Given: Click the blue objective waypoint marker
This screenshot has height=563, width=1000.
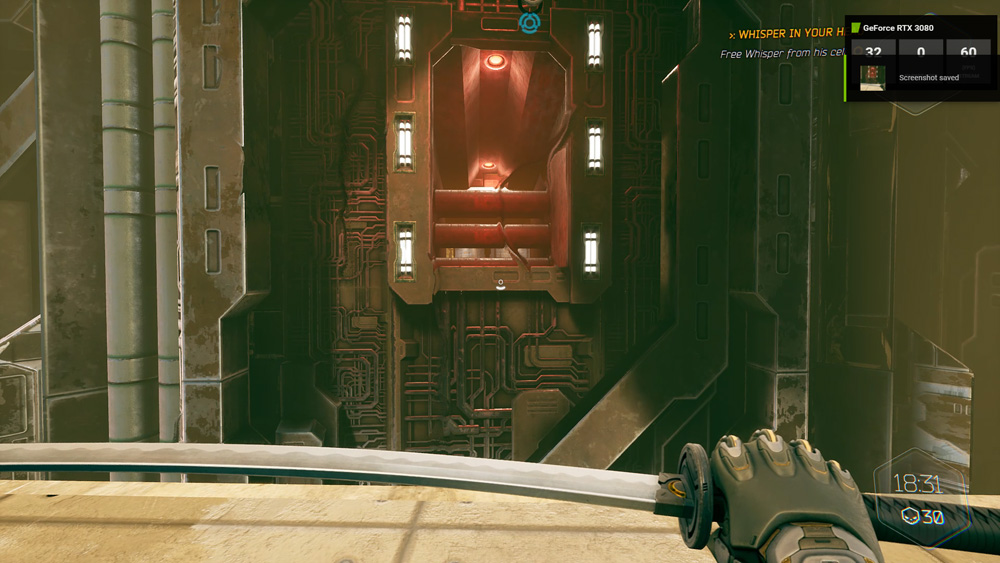Looking at the screenshot, I should click(x=529, y=22).
